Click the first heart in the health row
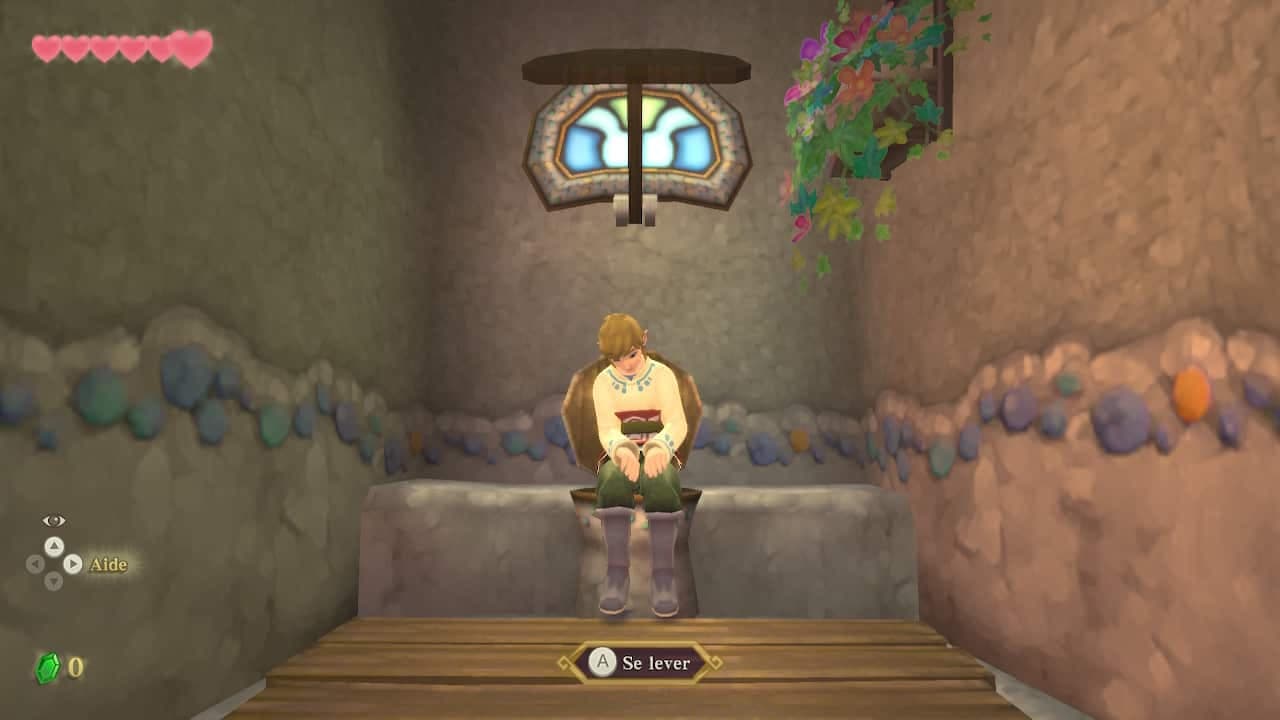This screenshot has height=720, width=1280. (44, 48)
